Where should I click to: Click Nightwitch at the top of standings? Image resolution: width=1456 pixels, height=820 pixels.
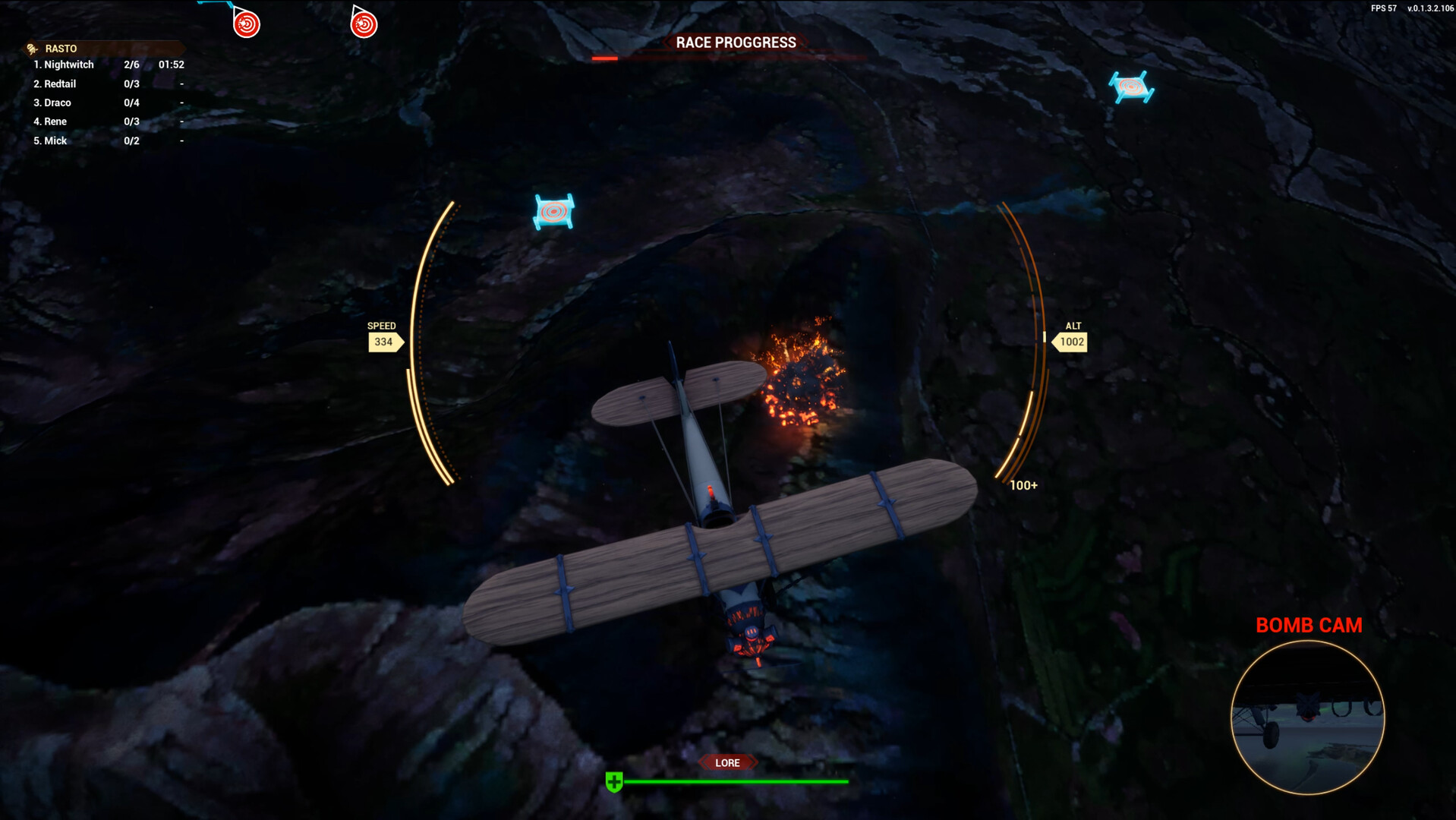63,65
